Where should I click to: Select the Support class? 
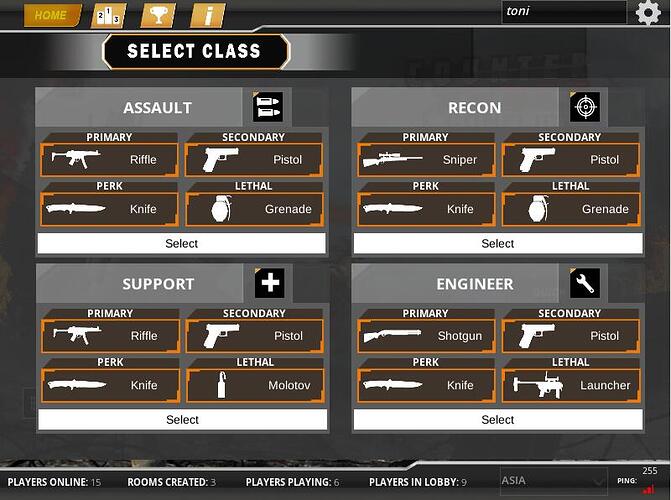[x=182, y=420]
